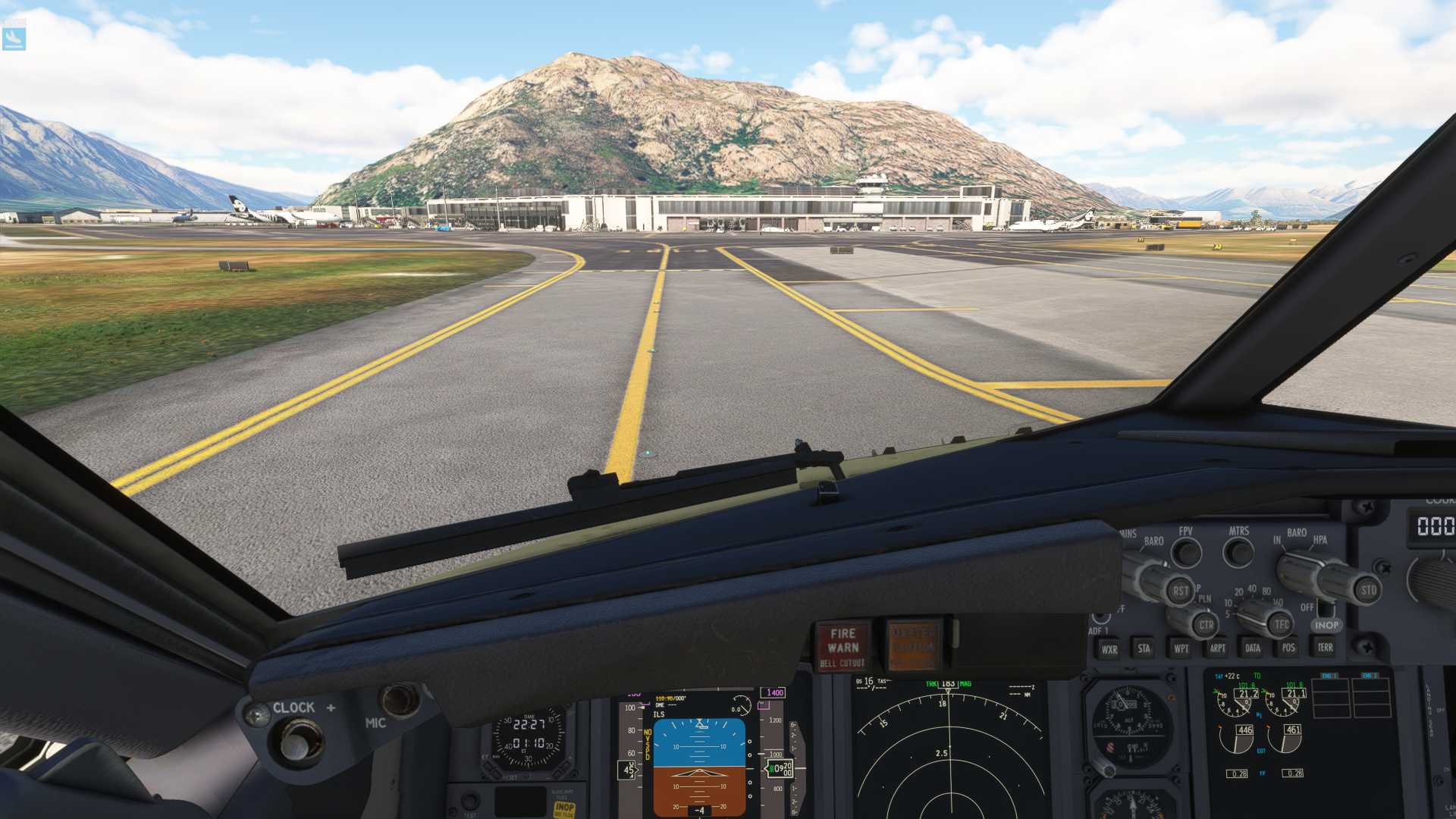Toggle the TERR terrain display button
This screenshot has width=1456, height=819.
coord(1325,647)
